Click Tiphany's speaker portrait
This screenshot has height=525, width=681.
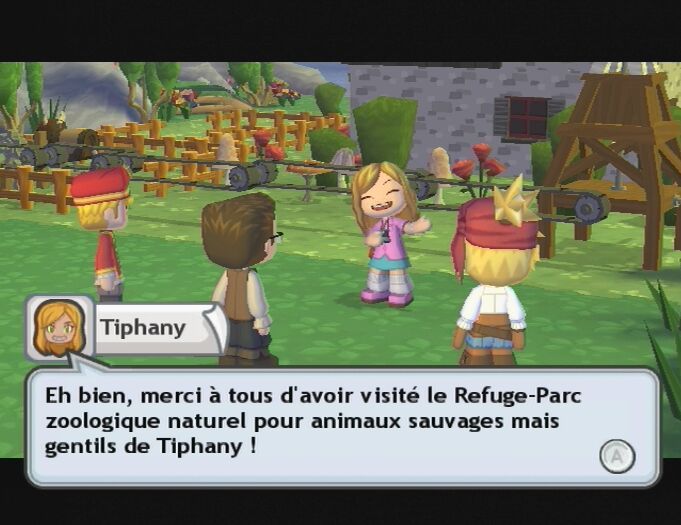[x=58, y=328]
